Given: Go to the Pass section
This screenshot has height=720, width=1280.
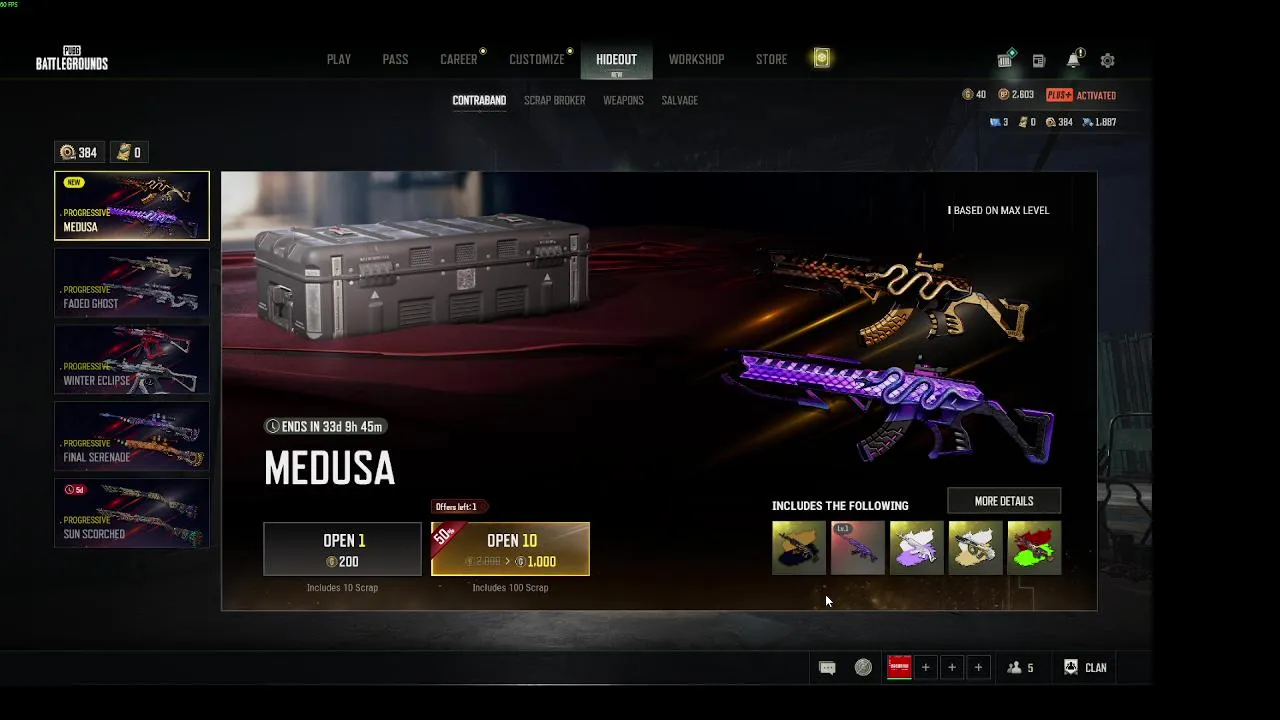Looking at the screenshot, I should pyautogui.click(x=395, y=60).
